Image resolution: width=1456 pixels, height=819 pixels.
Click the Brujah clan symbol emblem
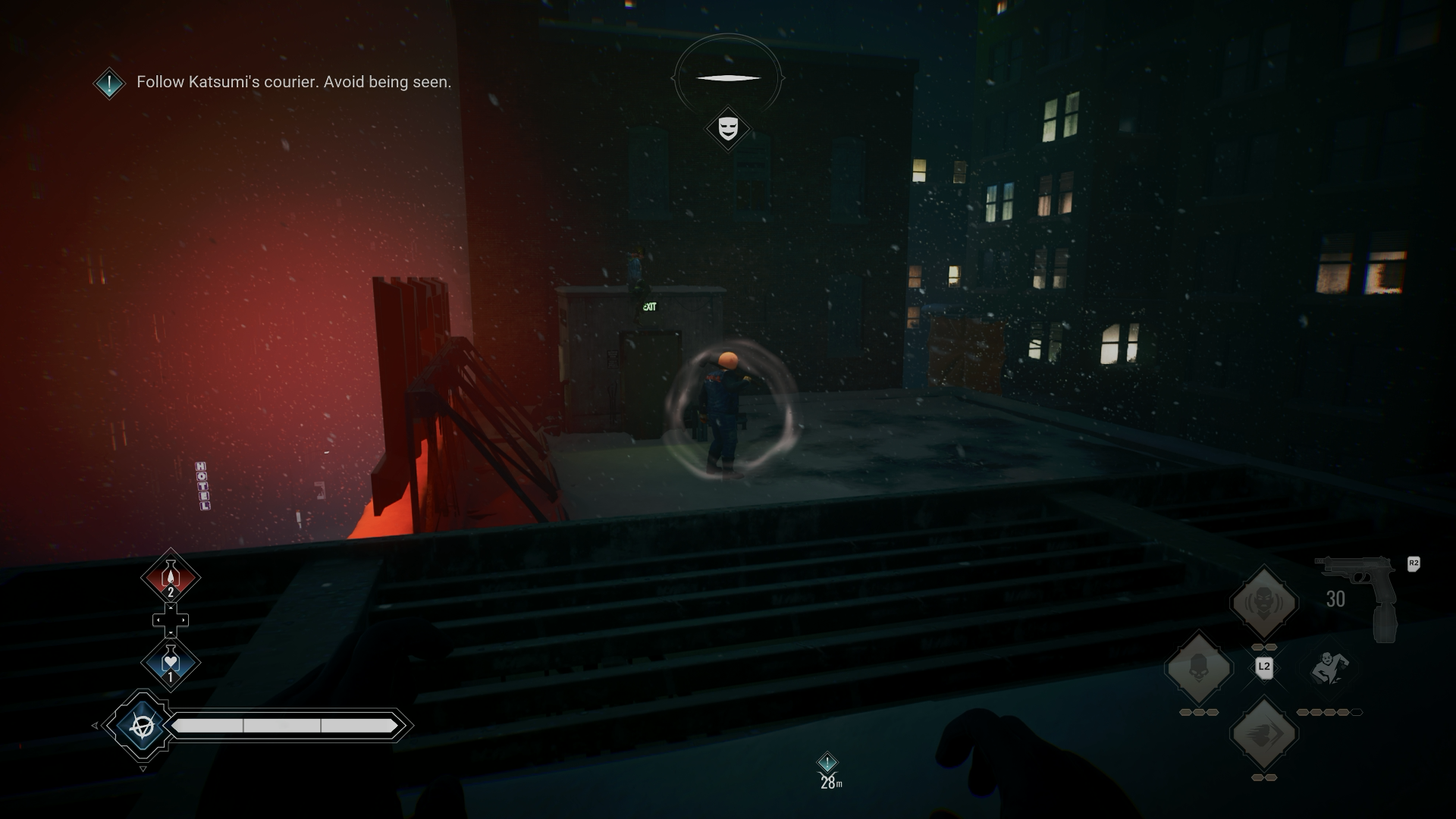[x=142, y=726]
